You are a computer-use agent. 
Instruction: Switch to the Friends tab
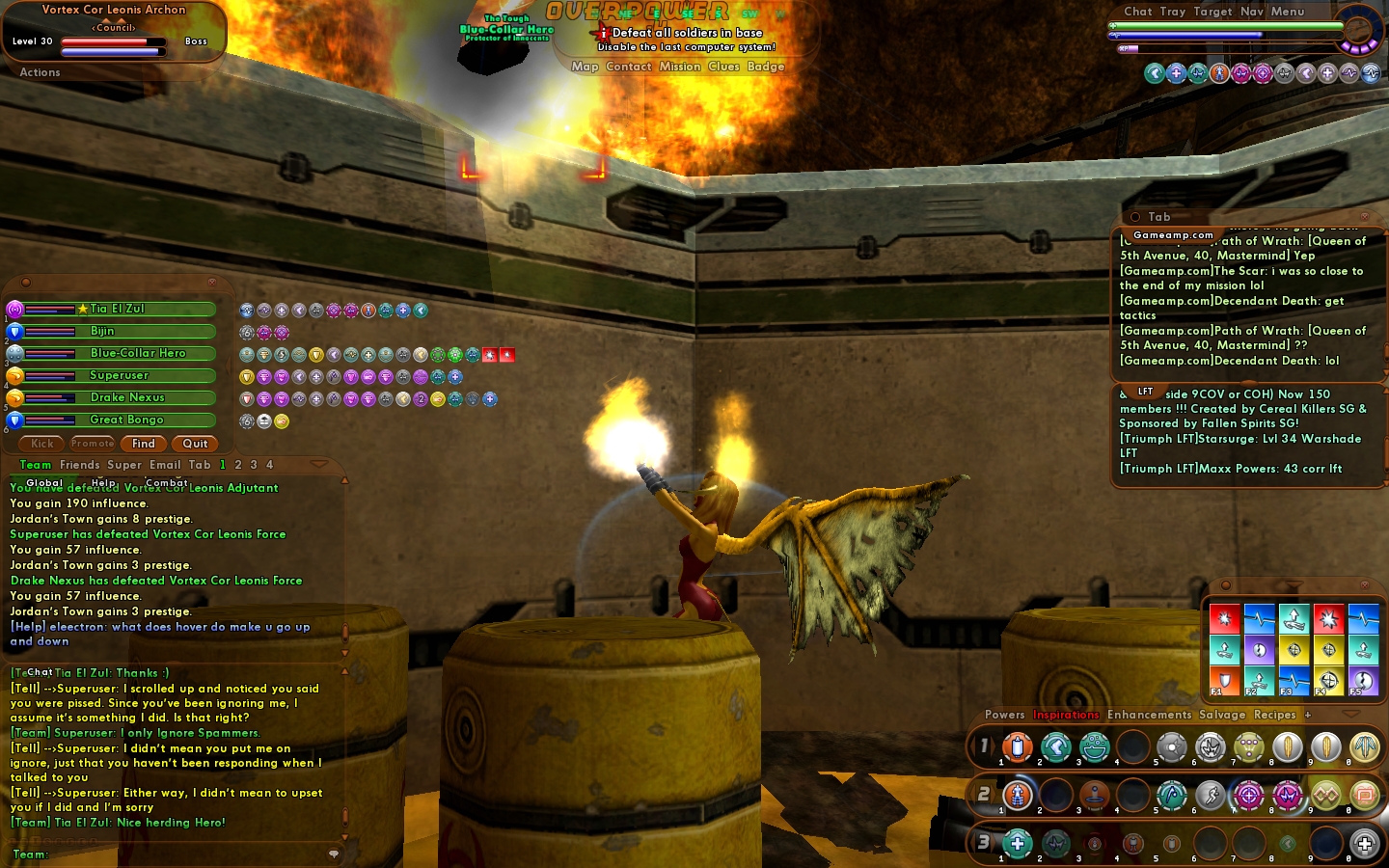coord(79,465)
